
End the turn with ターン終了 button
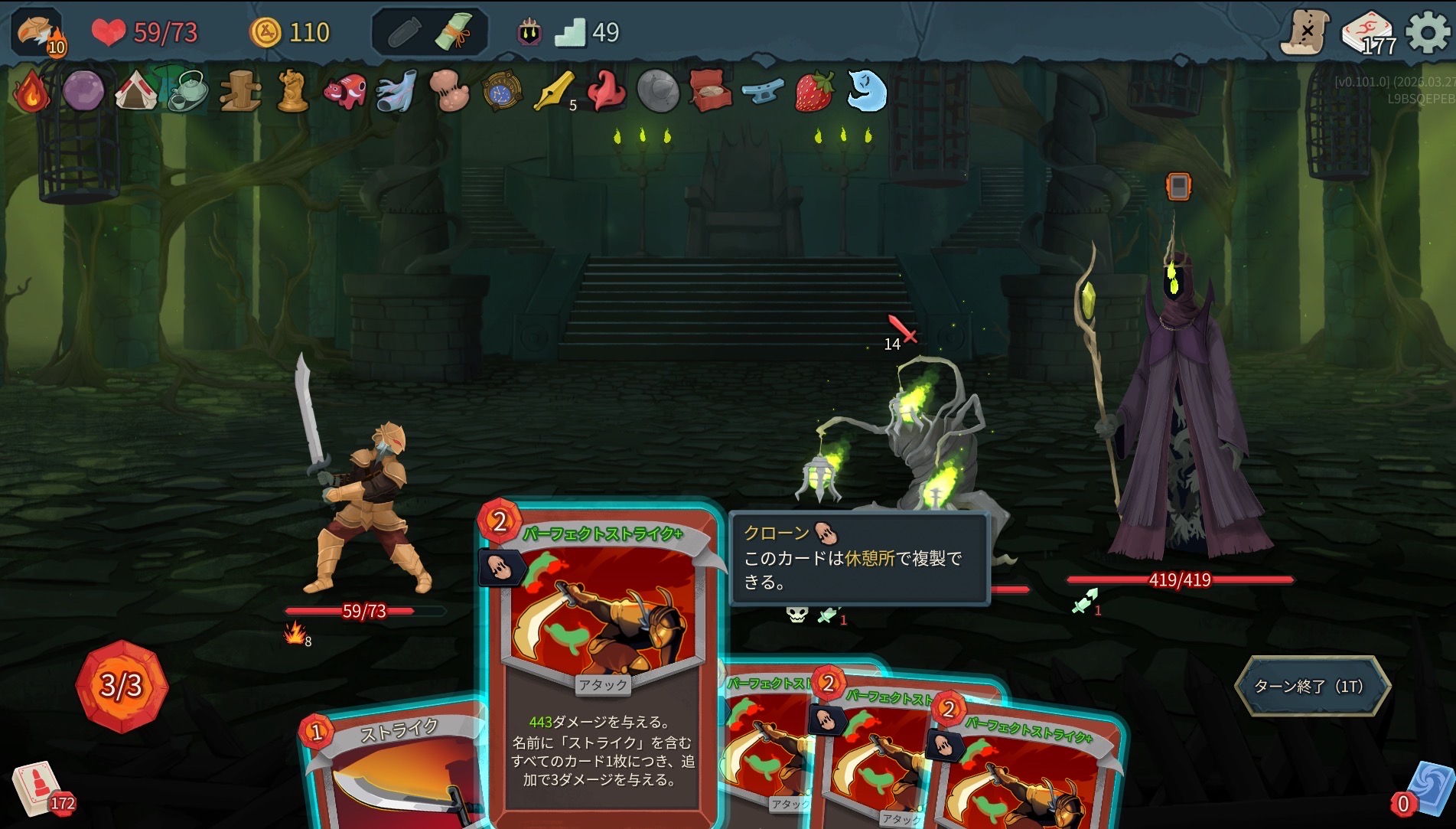(1311, 686)
